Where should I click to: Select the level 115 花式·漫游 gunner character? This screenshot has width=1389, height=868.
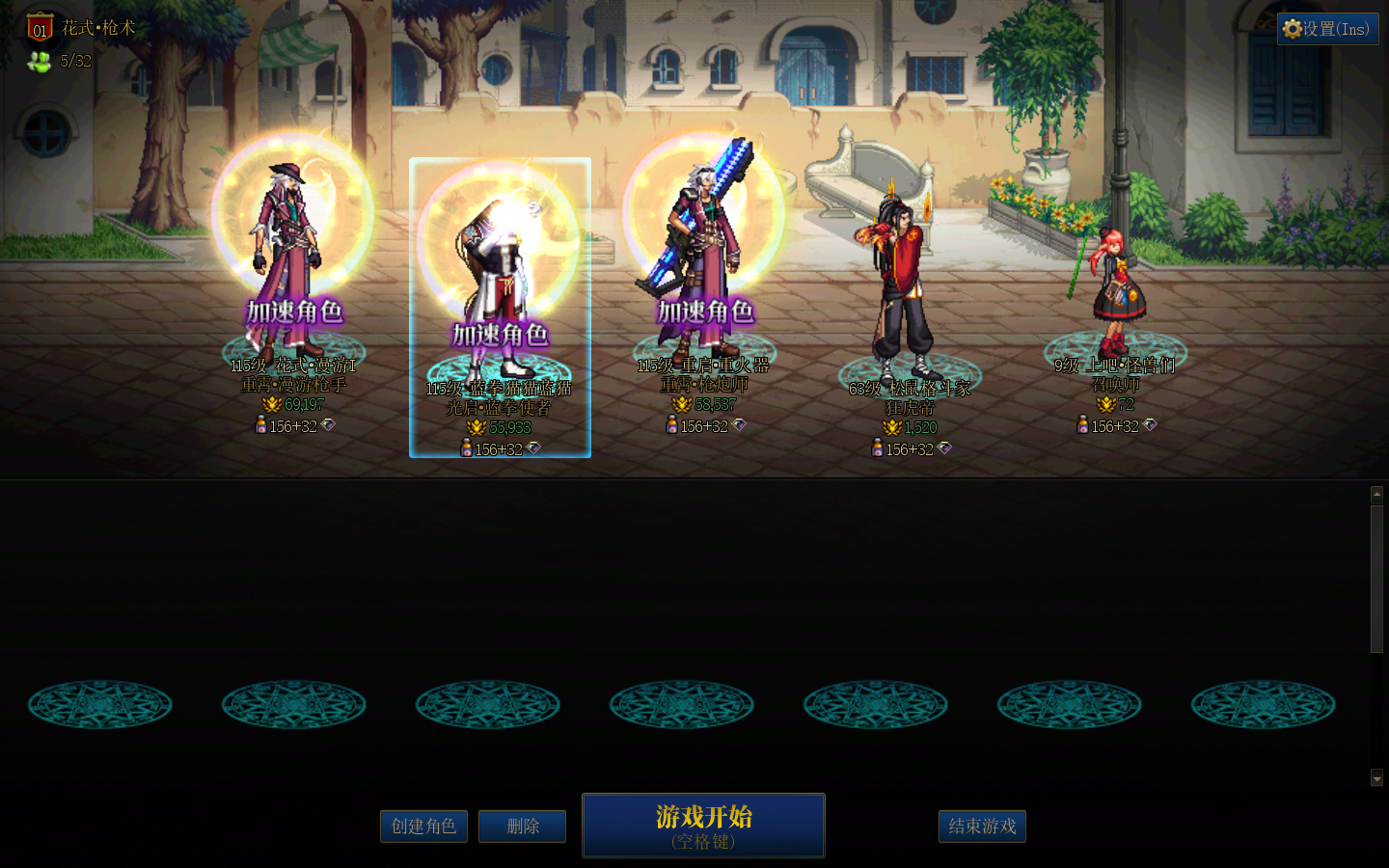(x=292, y=260)
